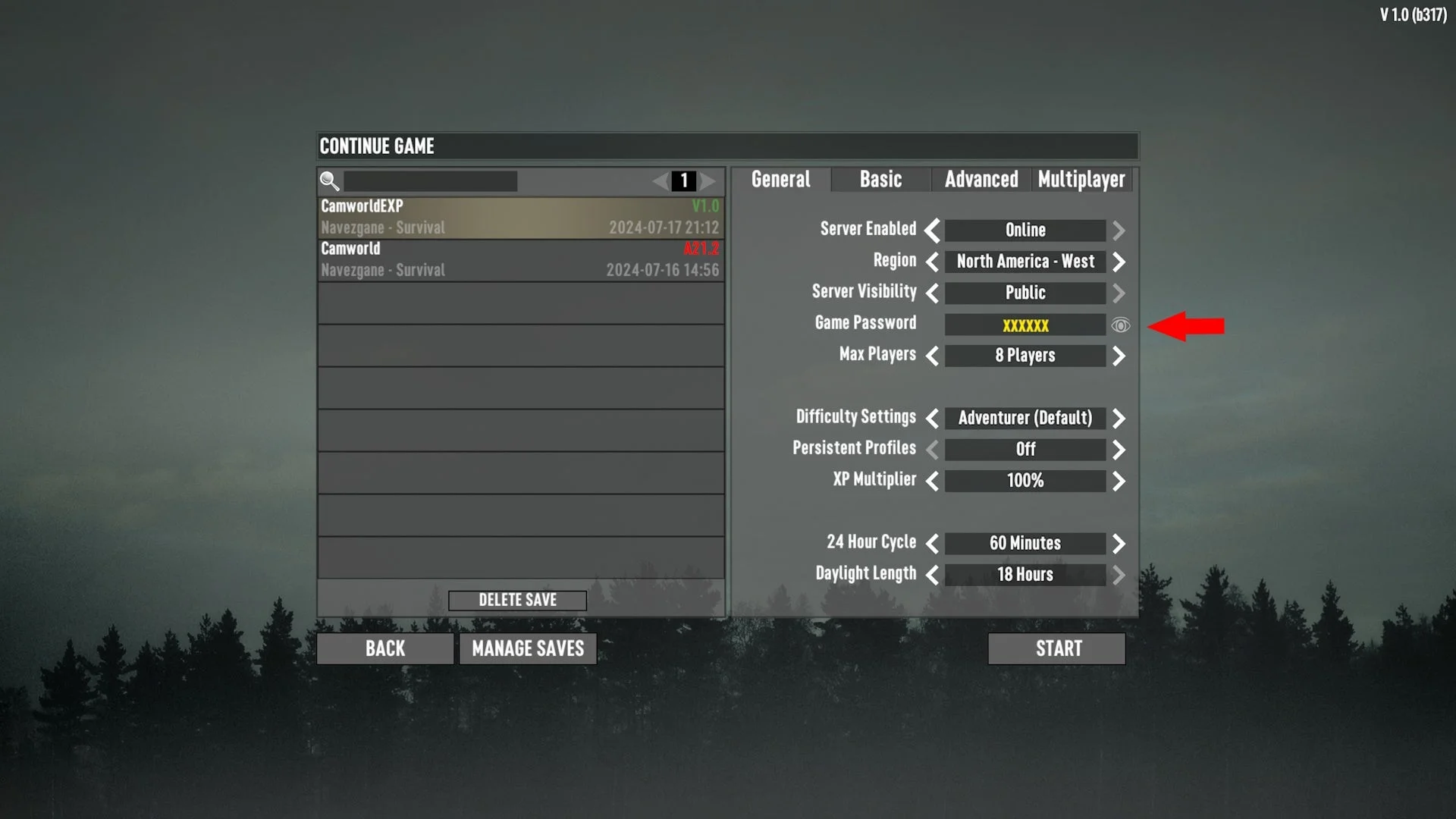The image size is (1456, 819).
Task: Turn on Persistent Profiles
Action: tap(1119, 449)
